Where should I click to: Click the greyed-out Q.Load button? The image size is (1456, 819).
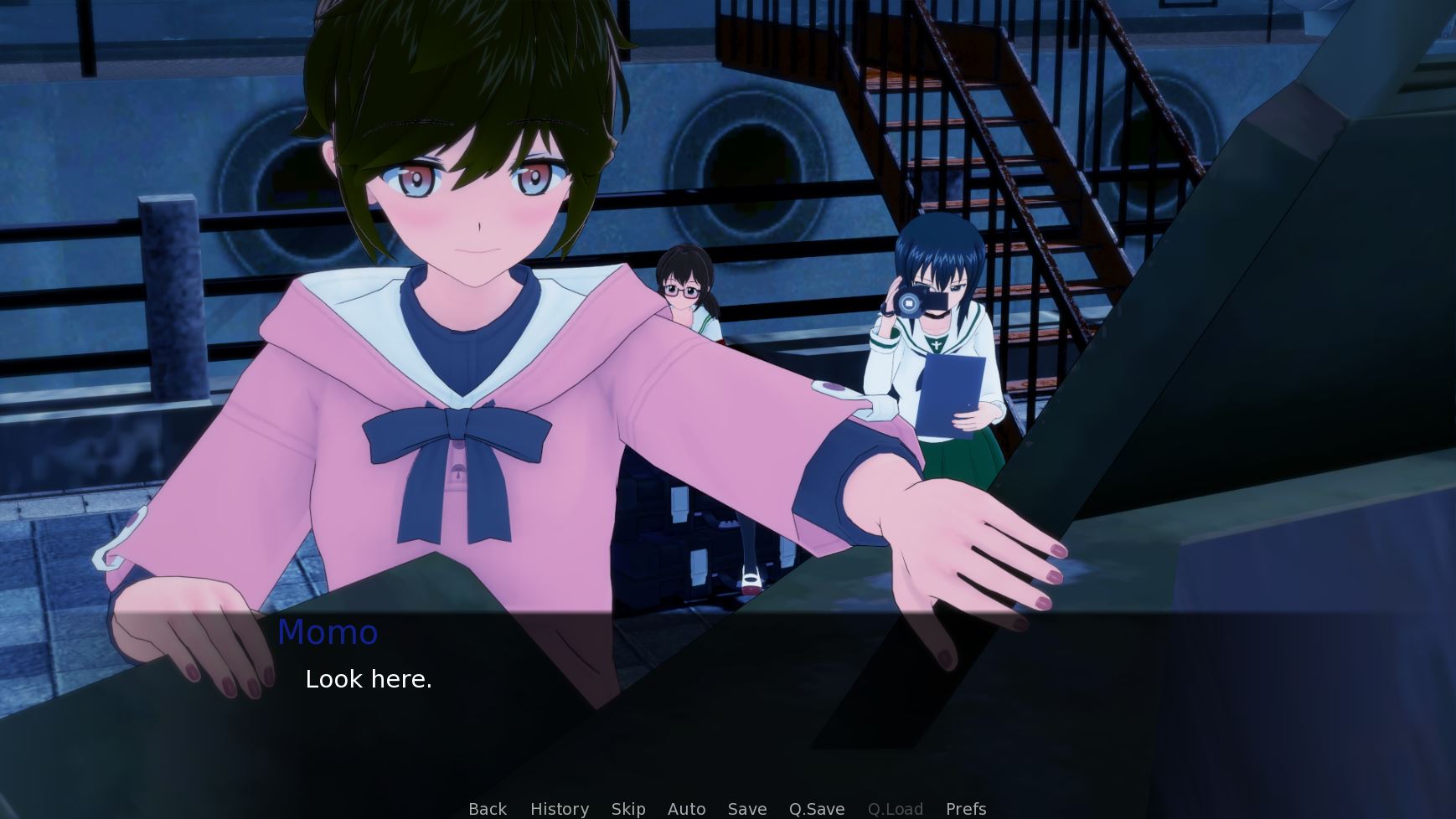pyautogui.click(x=896, y=809)
